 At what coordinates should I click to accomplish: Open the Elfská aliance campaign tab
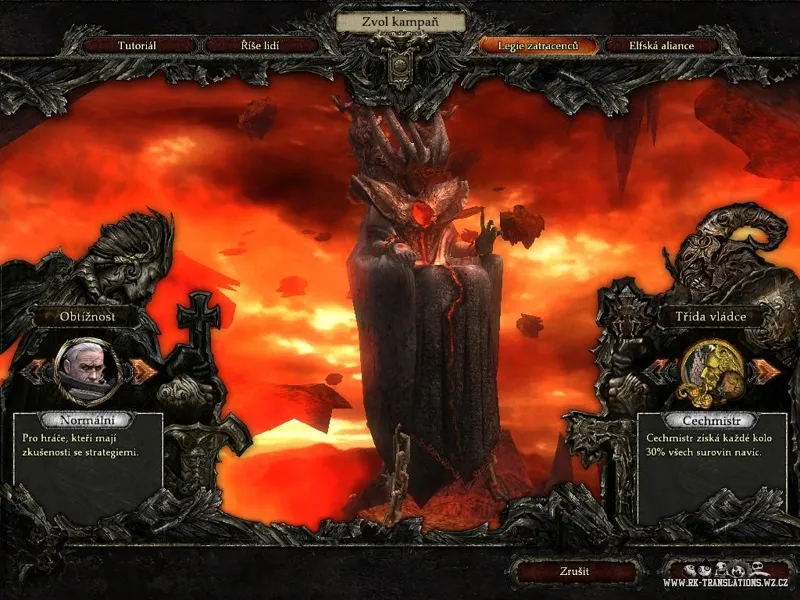coord(661,46)
